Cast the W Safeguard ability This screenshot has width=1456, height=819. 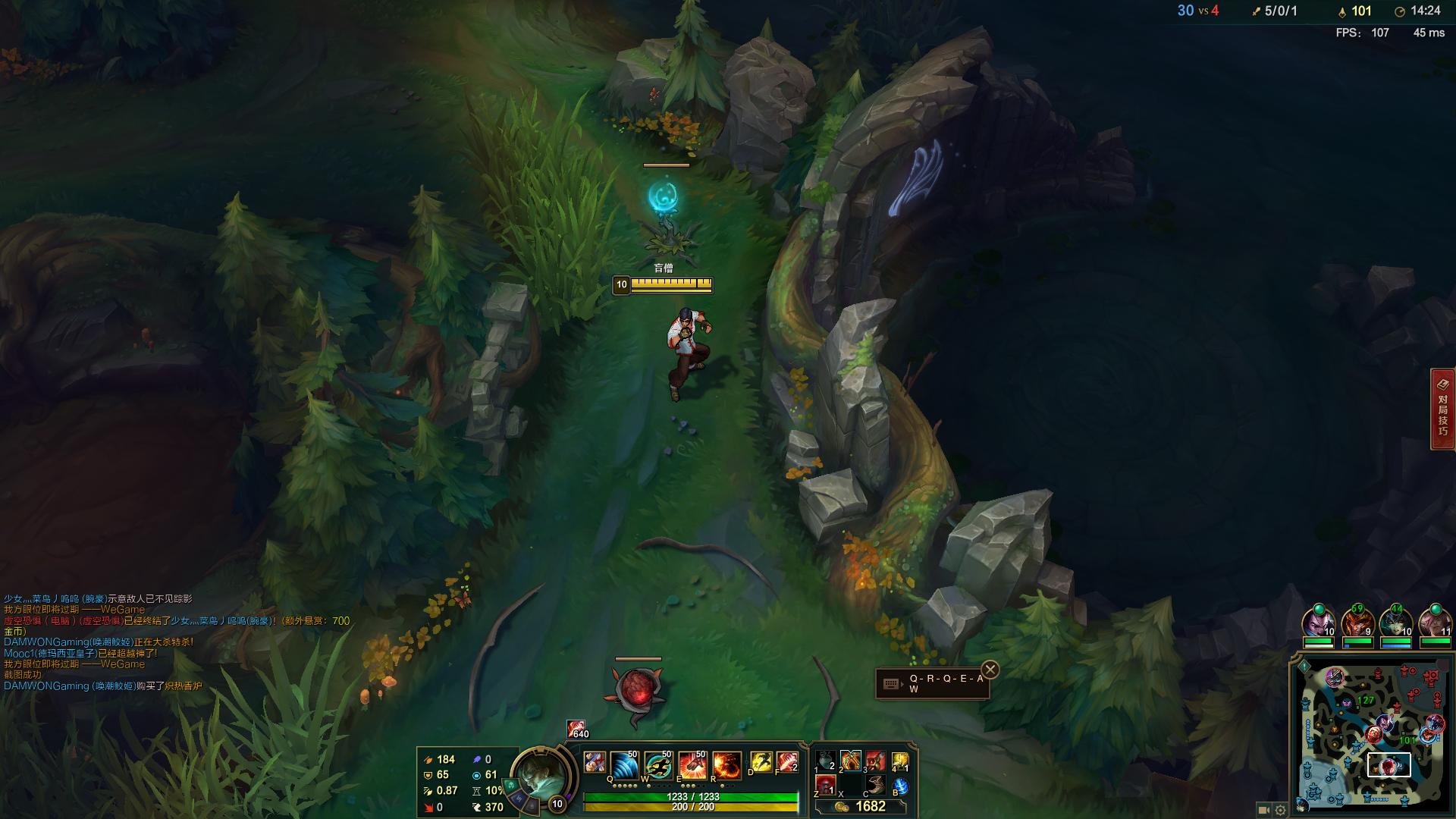[658, 765]
